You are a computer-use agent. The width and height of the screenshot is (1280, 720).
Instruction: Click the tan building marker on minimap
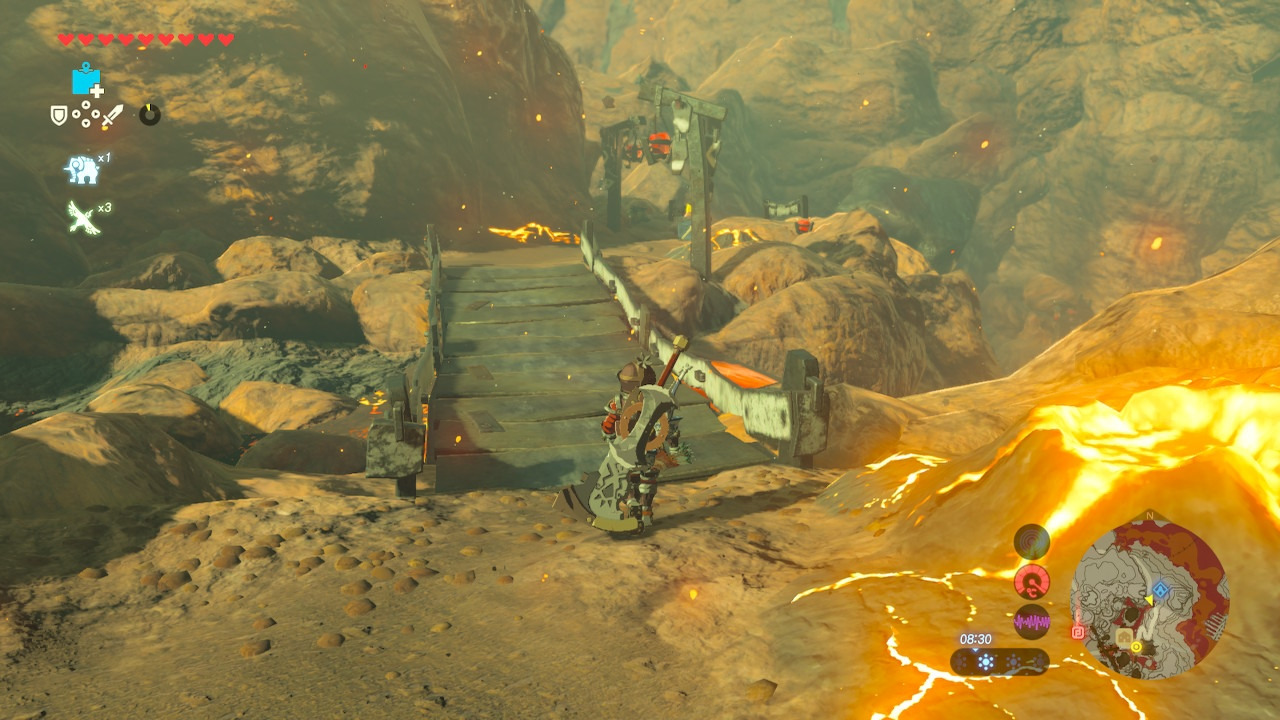pyautogui.click(x=1125, y=636)
